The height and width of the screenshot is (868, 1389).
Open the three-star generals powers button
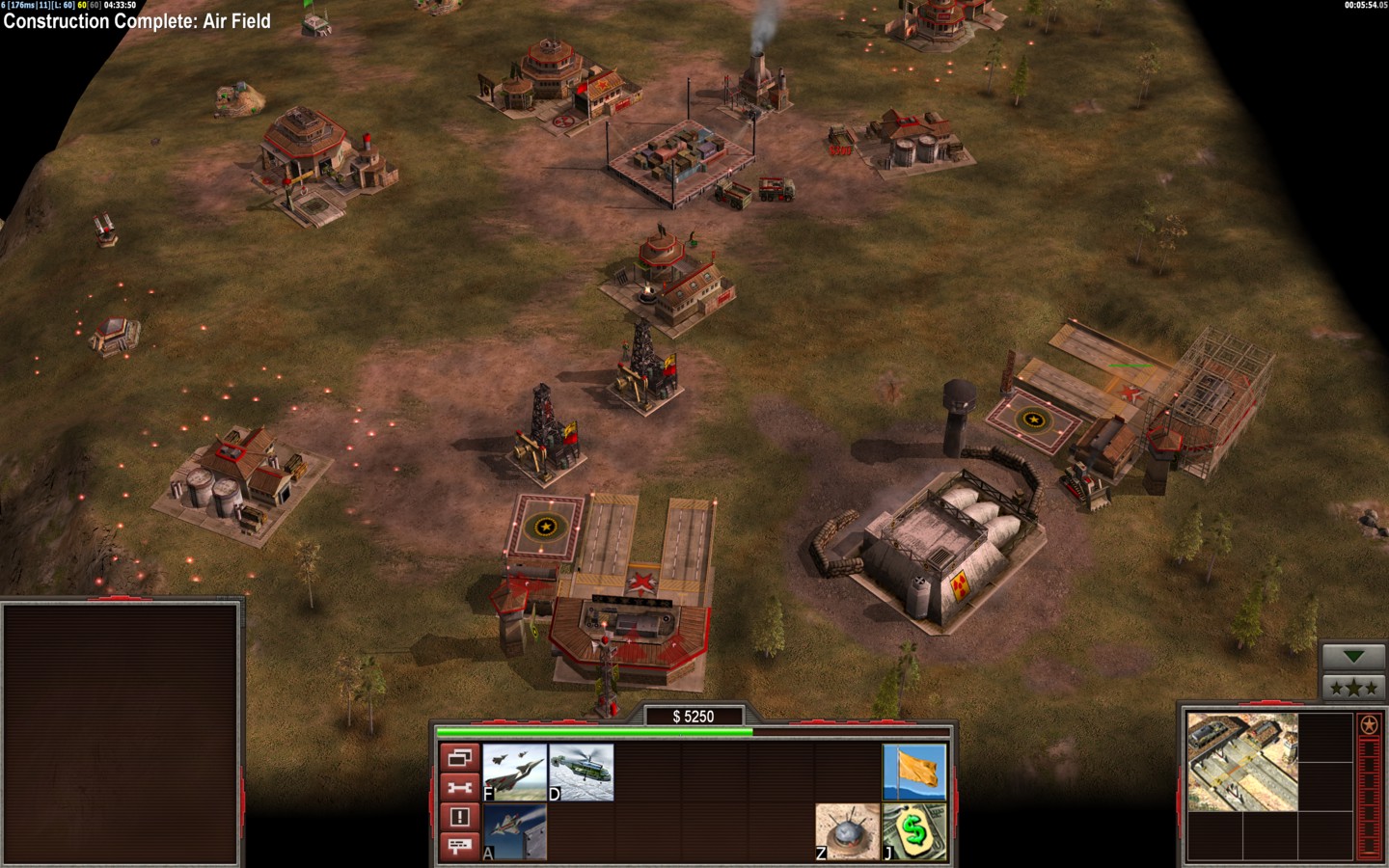click(x=1353, y=688)
